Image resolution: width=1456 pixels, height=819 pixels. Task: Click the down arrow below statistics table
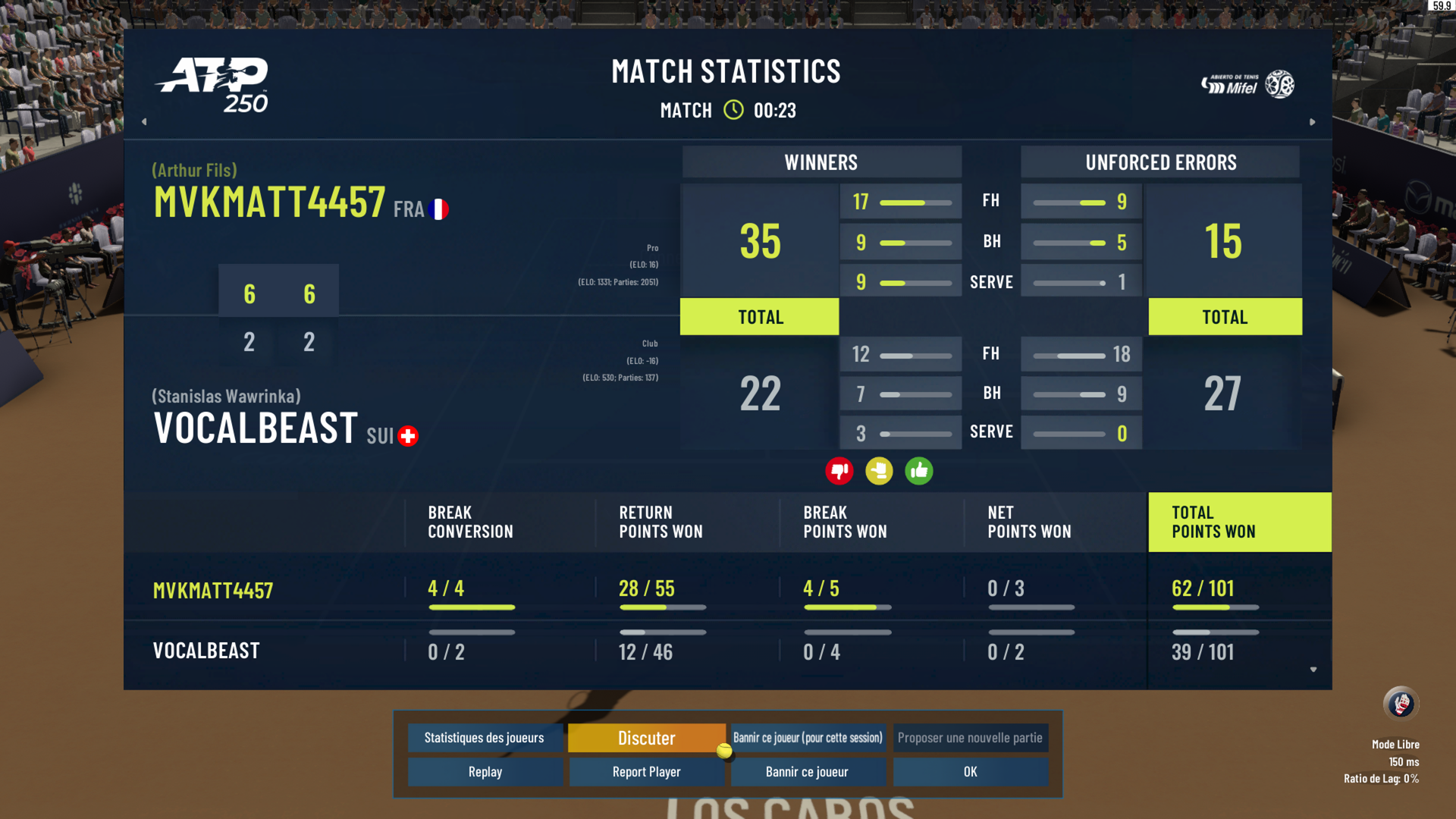click(1313, 670)
